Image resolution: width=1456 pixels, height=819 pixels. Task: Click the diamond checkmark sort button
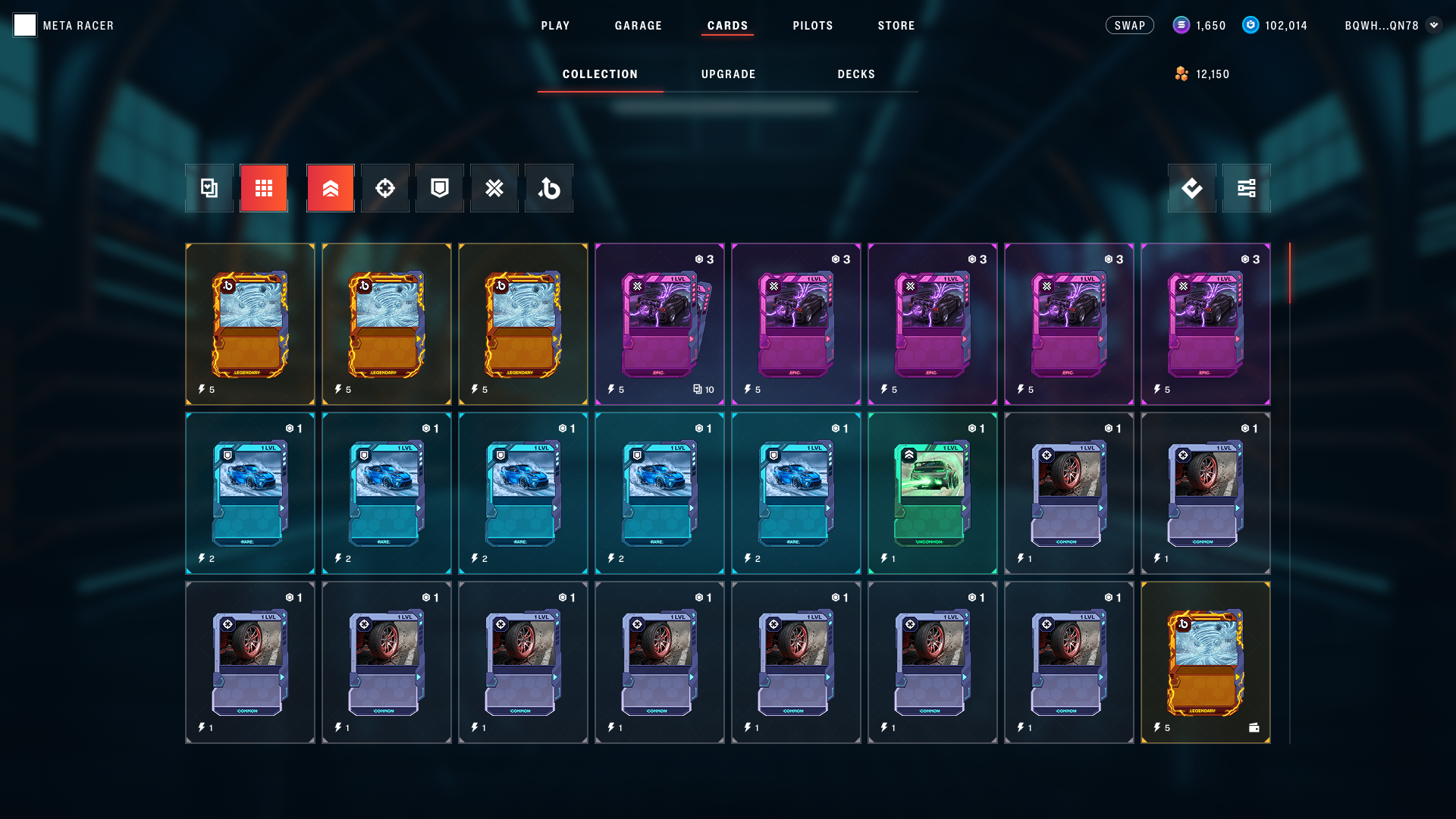click(1192, 188)
